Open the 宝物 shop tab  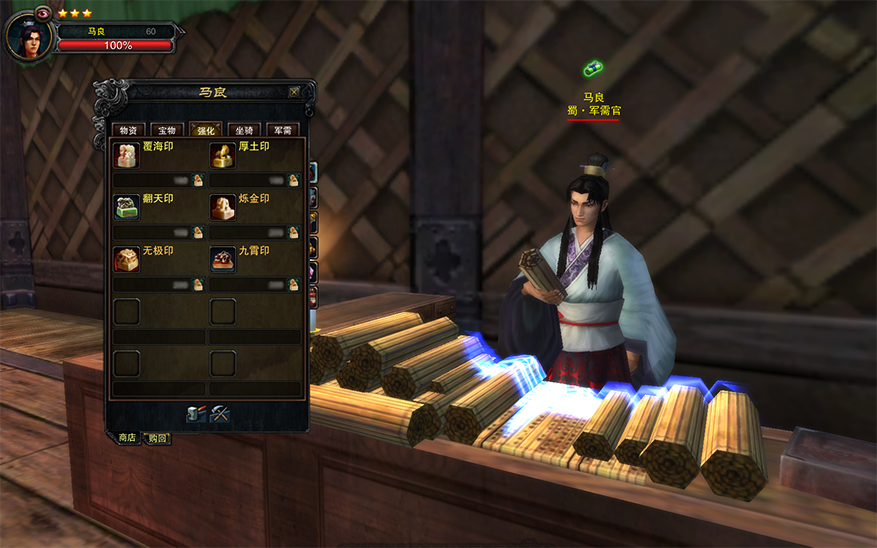(167, 130)
